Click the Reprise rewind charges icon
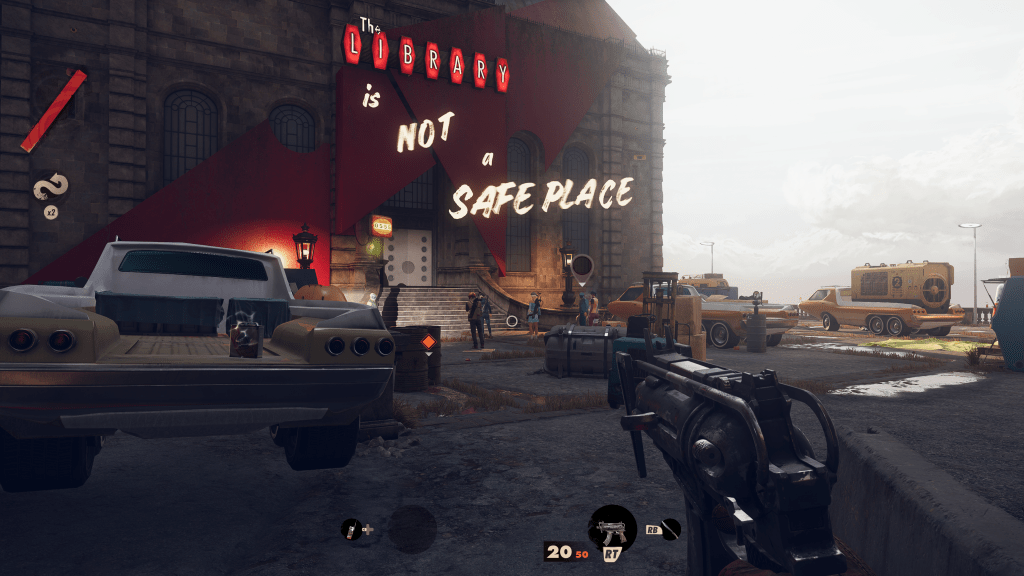This screenshot has height=576, width=1024. (49, 187)
